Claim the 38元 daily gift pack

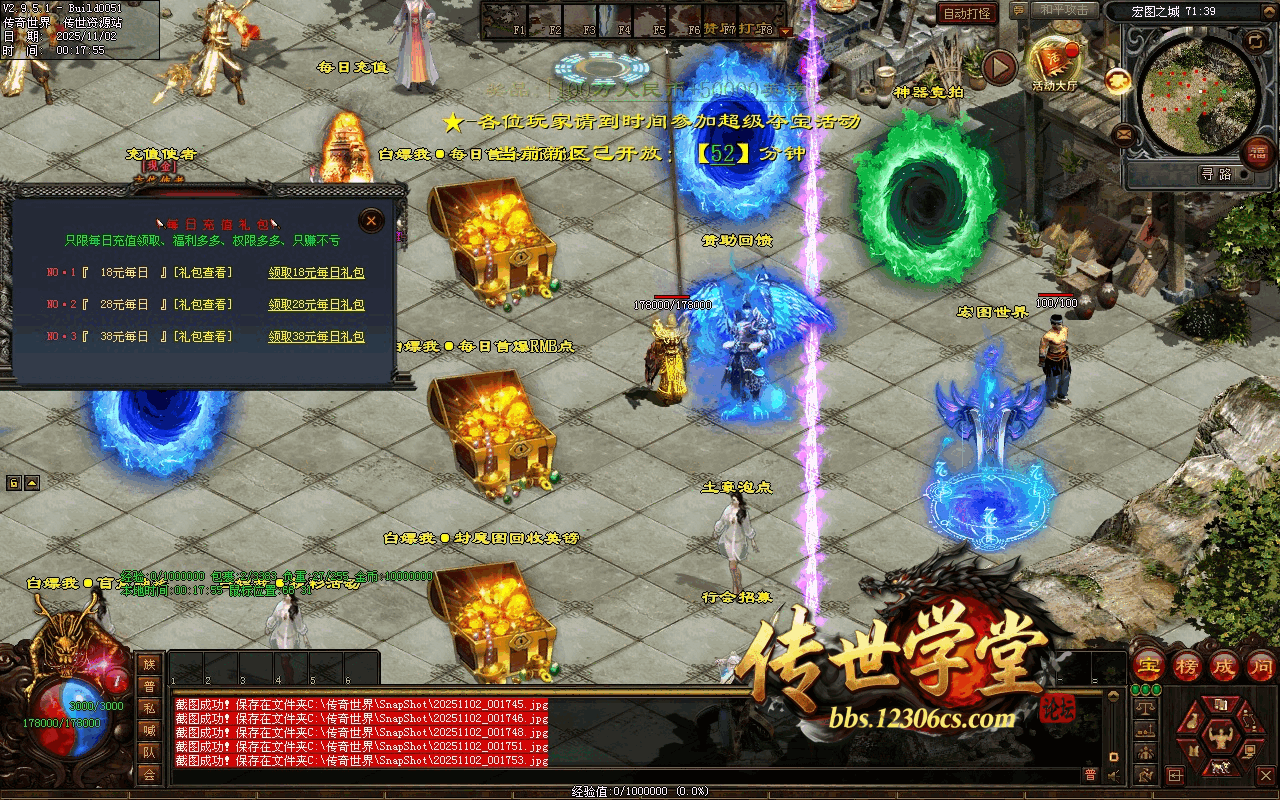pos(316,337)
